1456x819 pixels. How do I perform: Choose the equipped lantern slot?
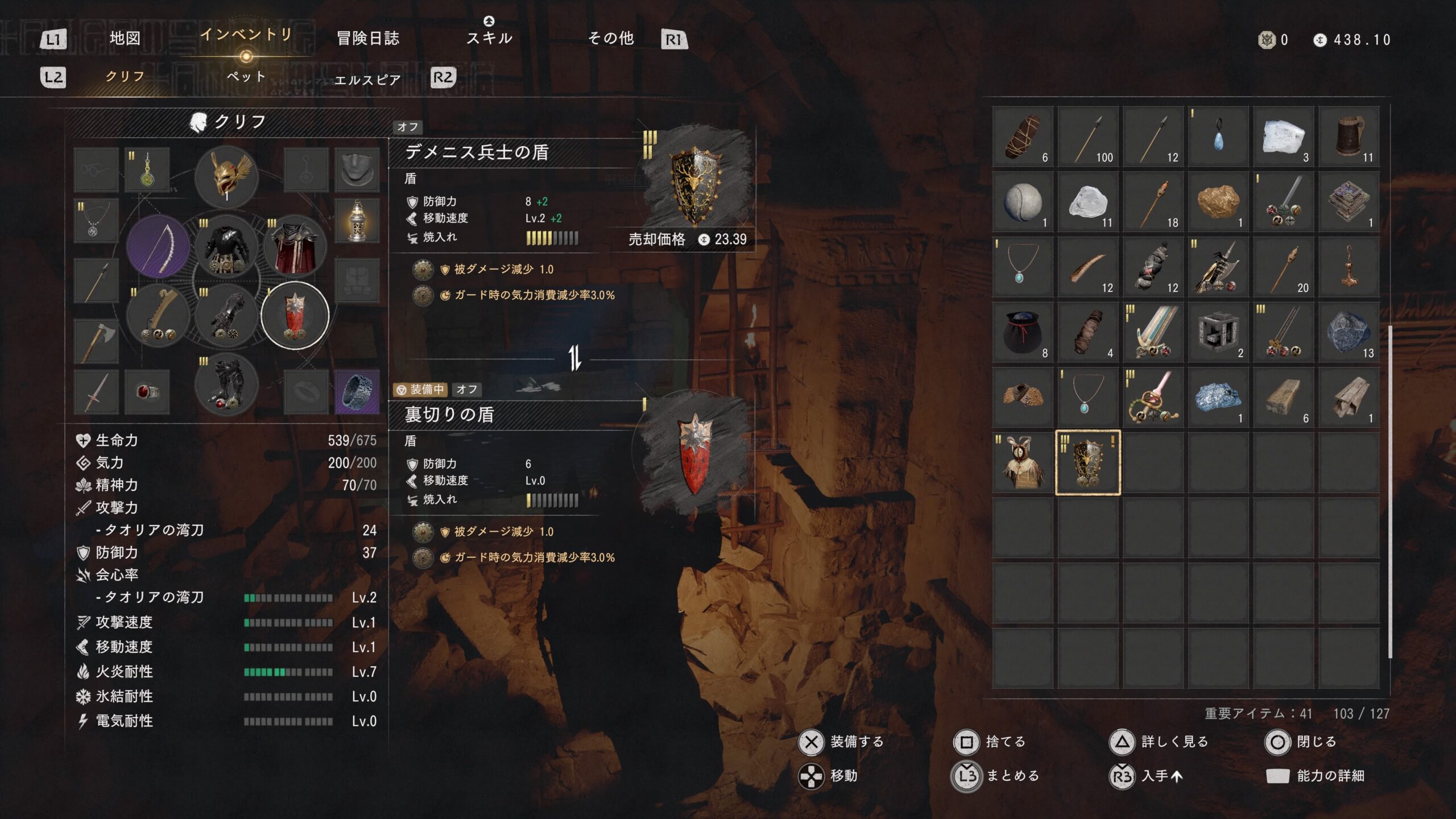coord(357,221)
